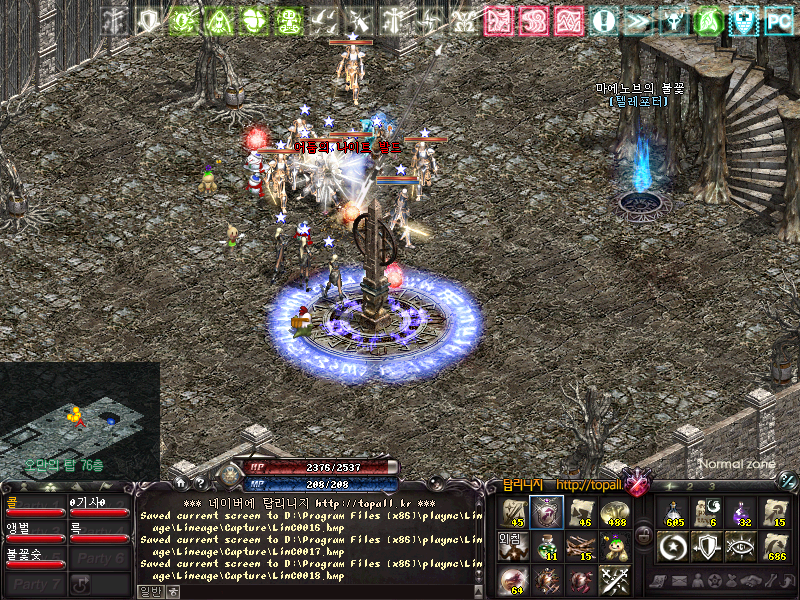Click the leave party arrow button

pyautogui.click(x=81, y=583)
